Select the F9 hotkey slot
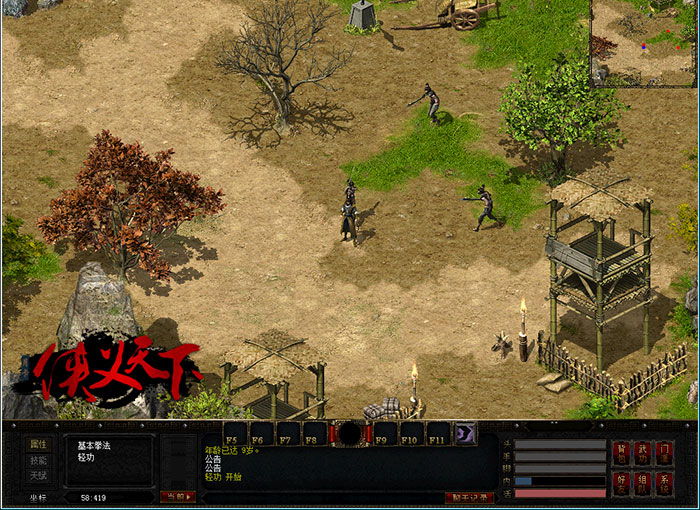Viewport: 700px width, 510px height. click(385, 434)
